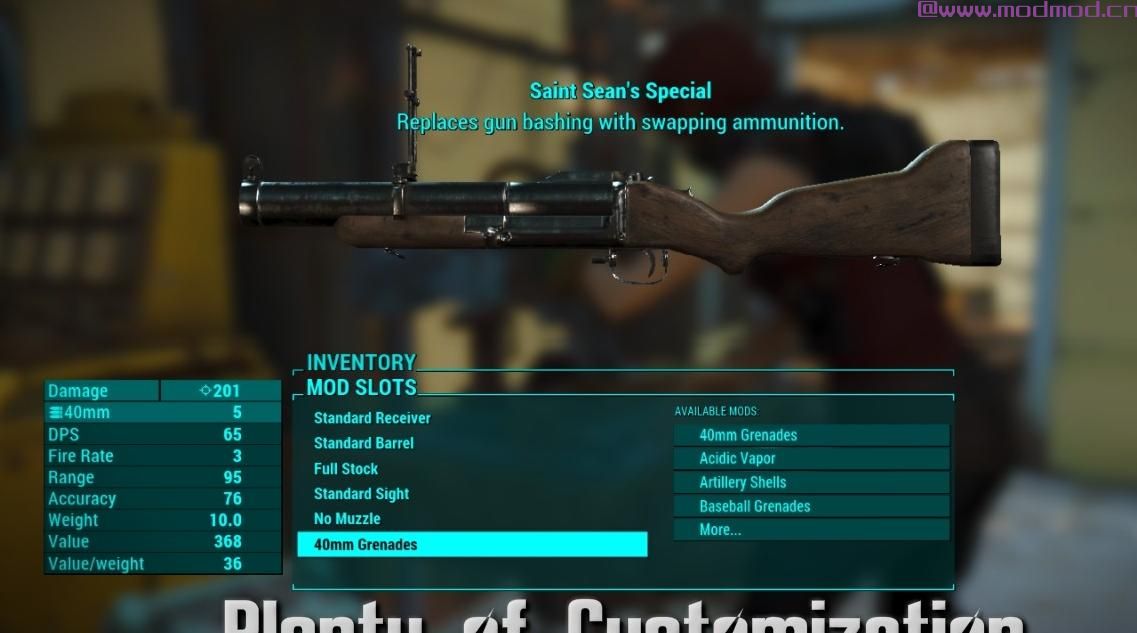Choose the No Muzzle slot
This screenshot has width=1137, height=633.
347,519
